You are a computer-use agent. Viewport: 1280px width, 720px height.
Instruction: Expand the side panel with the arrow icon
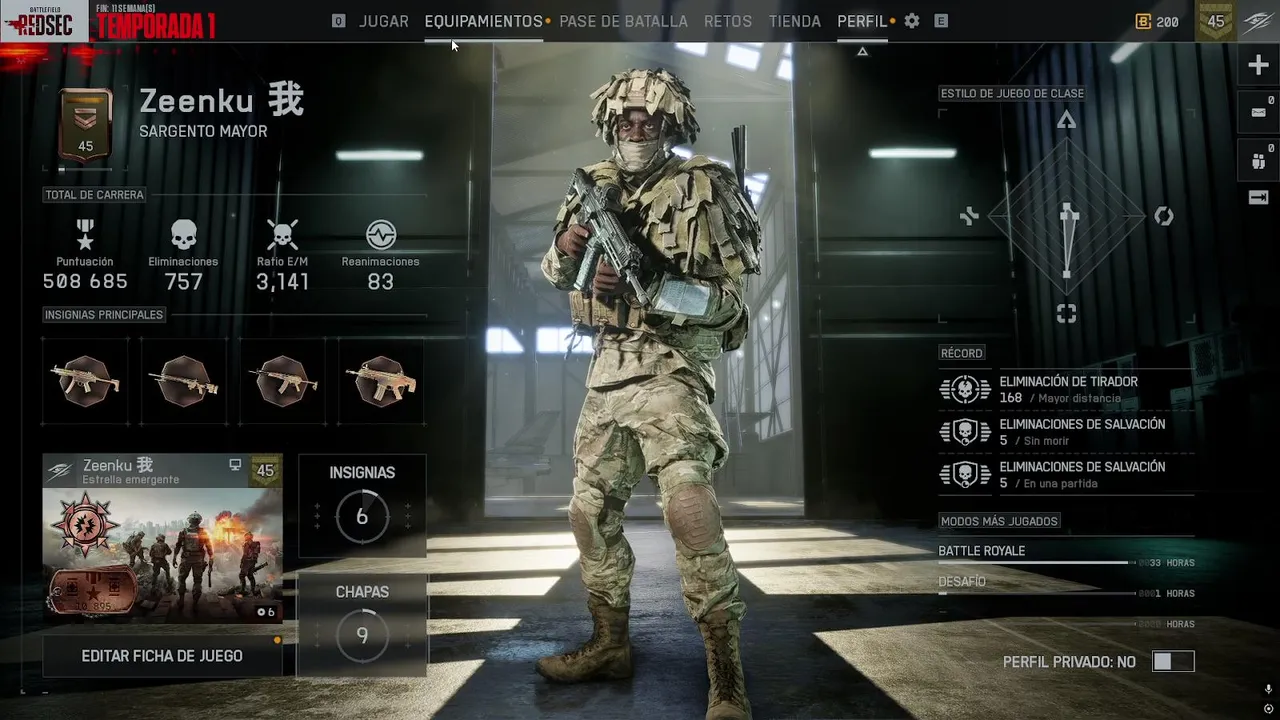(1258, 197)
